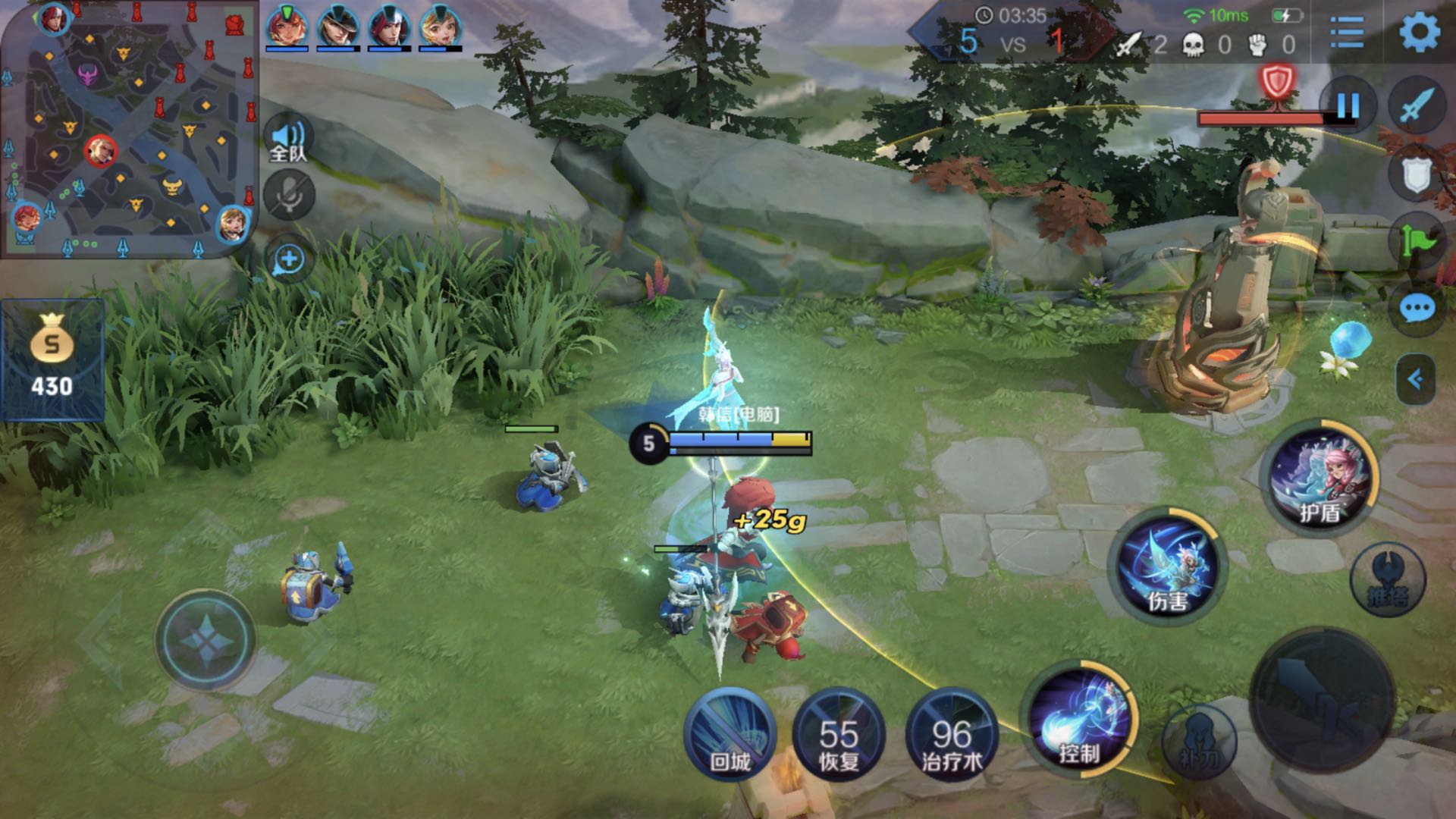Toggle the 全队 team voice speaker
Screen dimensions: 1456x819
click(288, 141)
